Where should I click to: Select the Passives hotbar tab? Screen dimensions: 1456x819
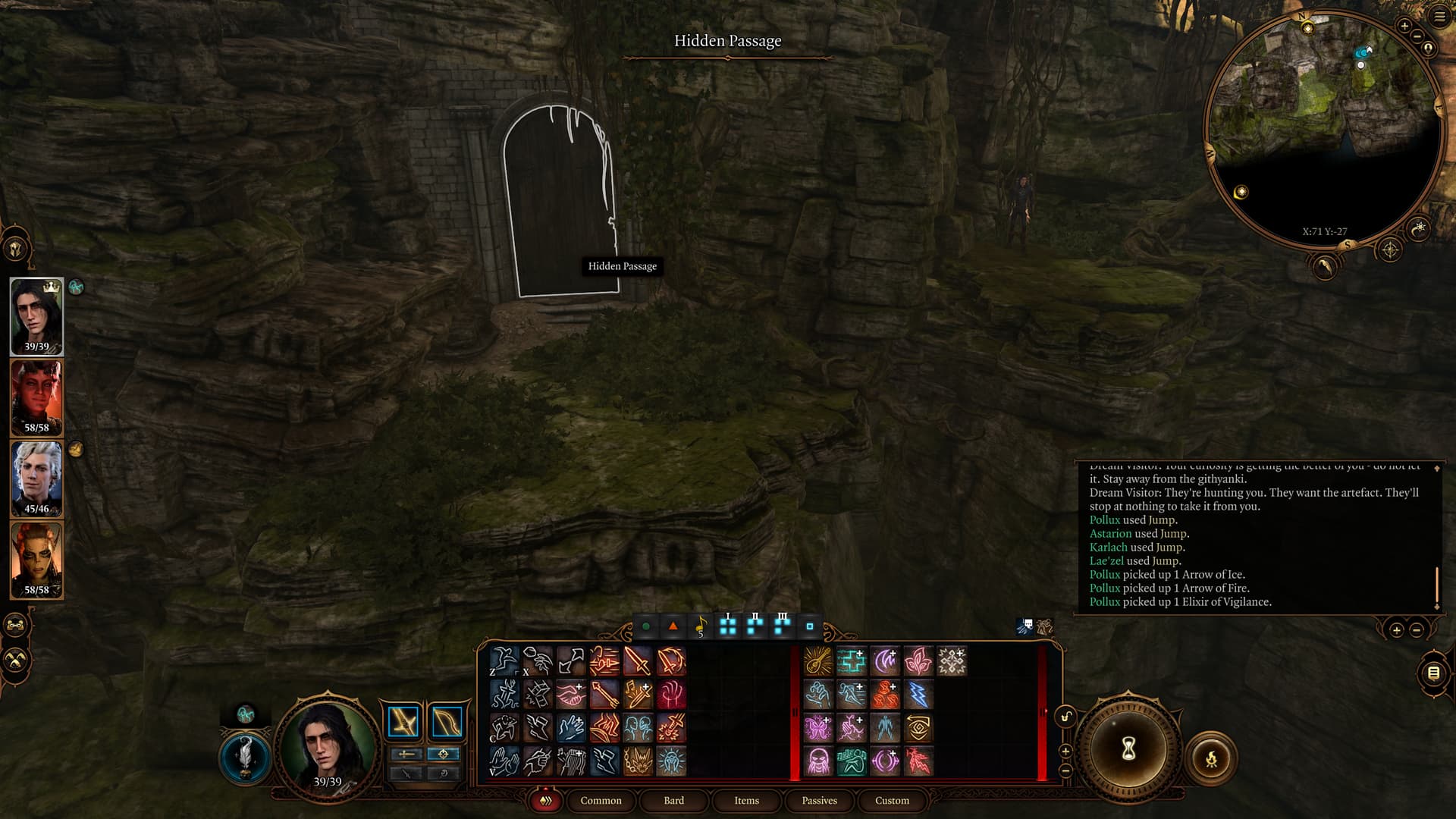pos(819,801)
